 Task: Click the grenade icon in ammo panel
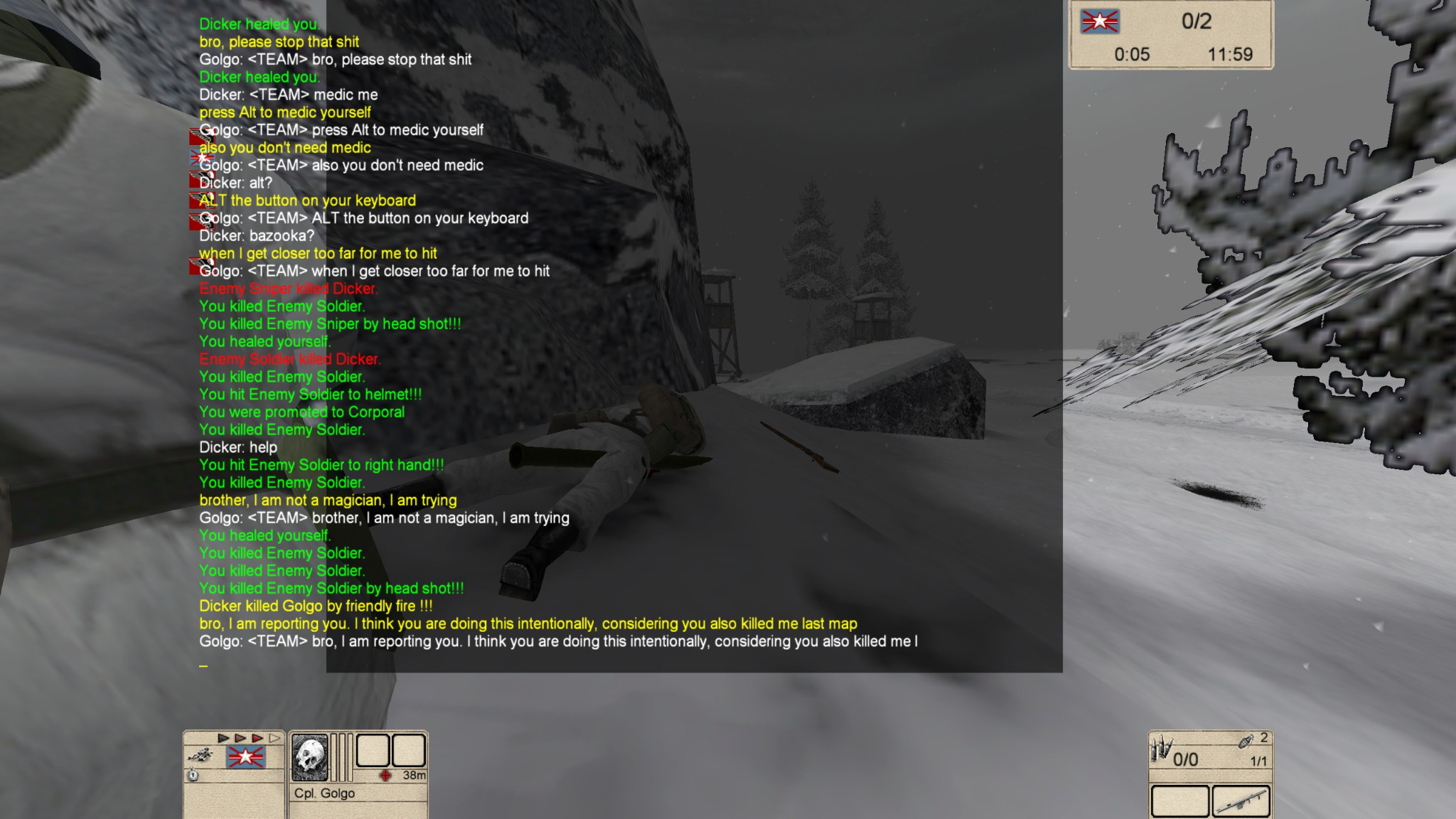(1246, 742)
